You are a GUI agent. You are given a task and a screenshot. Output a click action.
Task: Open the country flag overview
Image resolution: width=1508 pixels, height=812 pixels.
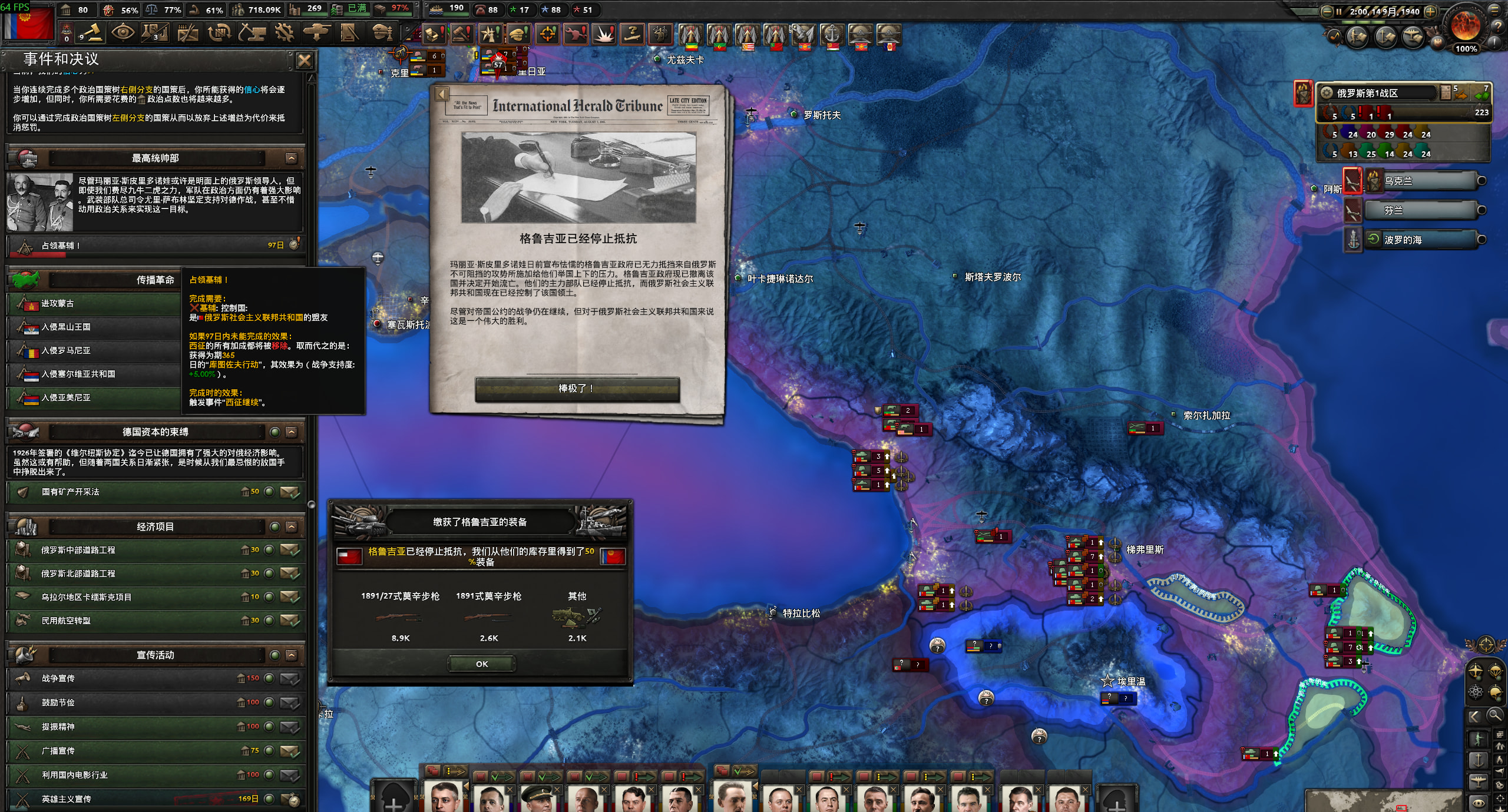pos(28,21)
